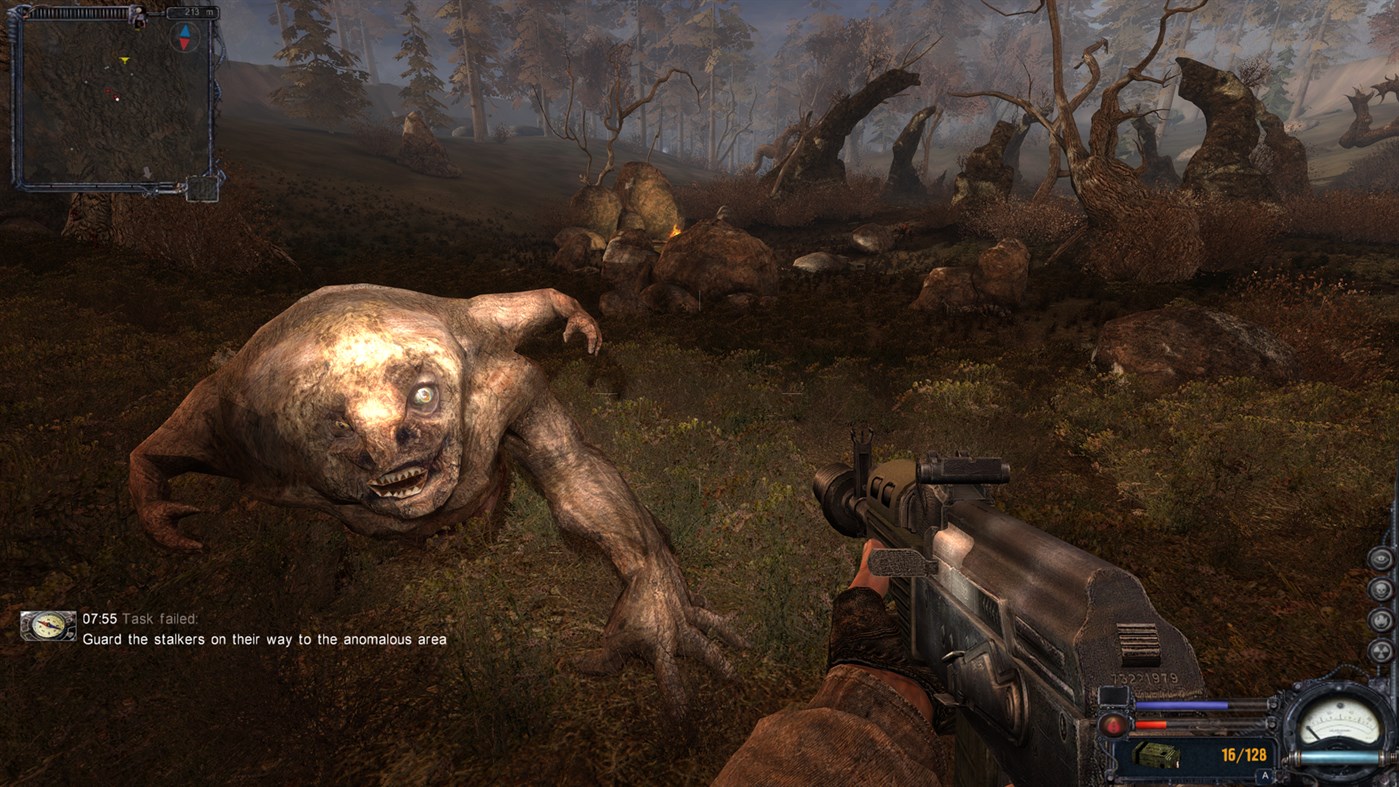Select the ammo box icon in the weapon HUD
The width and height of the screenshot is (1399, 787).
point(1156,754)
